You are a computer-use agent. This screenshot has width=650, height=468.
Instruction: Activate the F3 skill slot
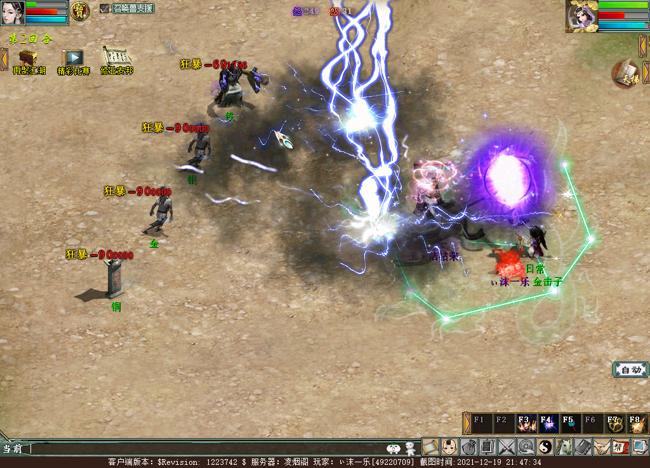click(526, 424)
